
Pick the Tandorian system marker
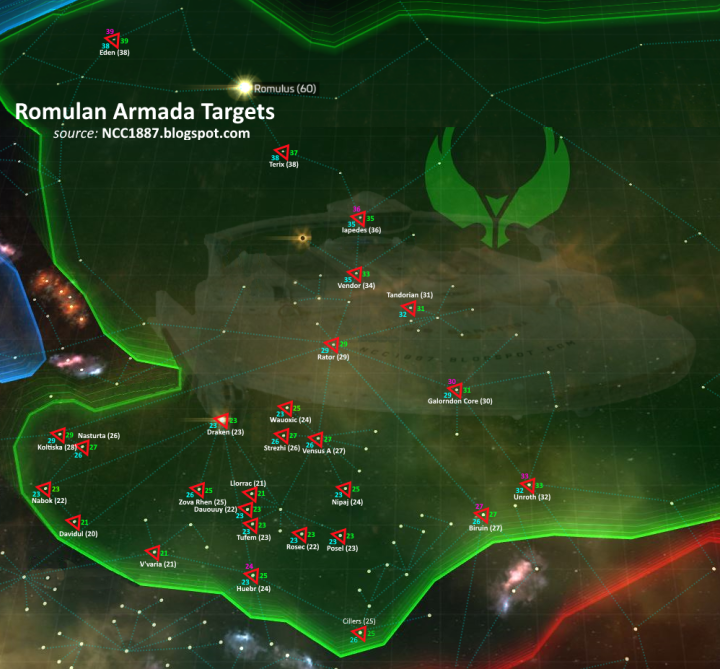click(410, 309)
